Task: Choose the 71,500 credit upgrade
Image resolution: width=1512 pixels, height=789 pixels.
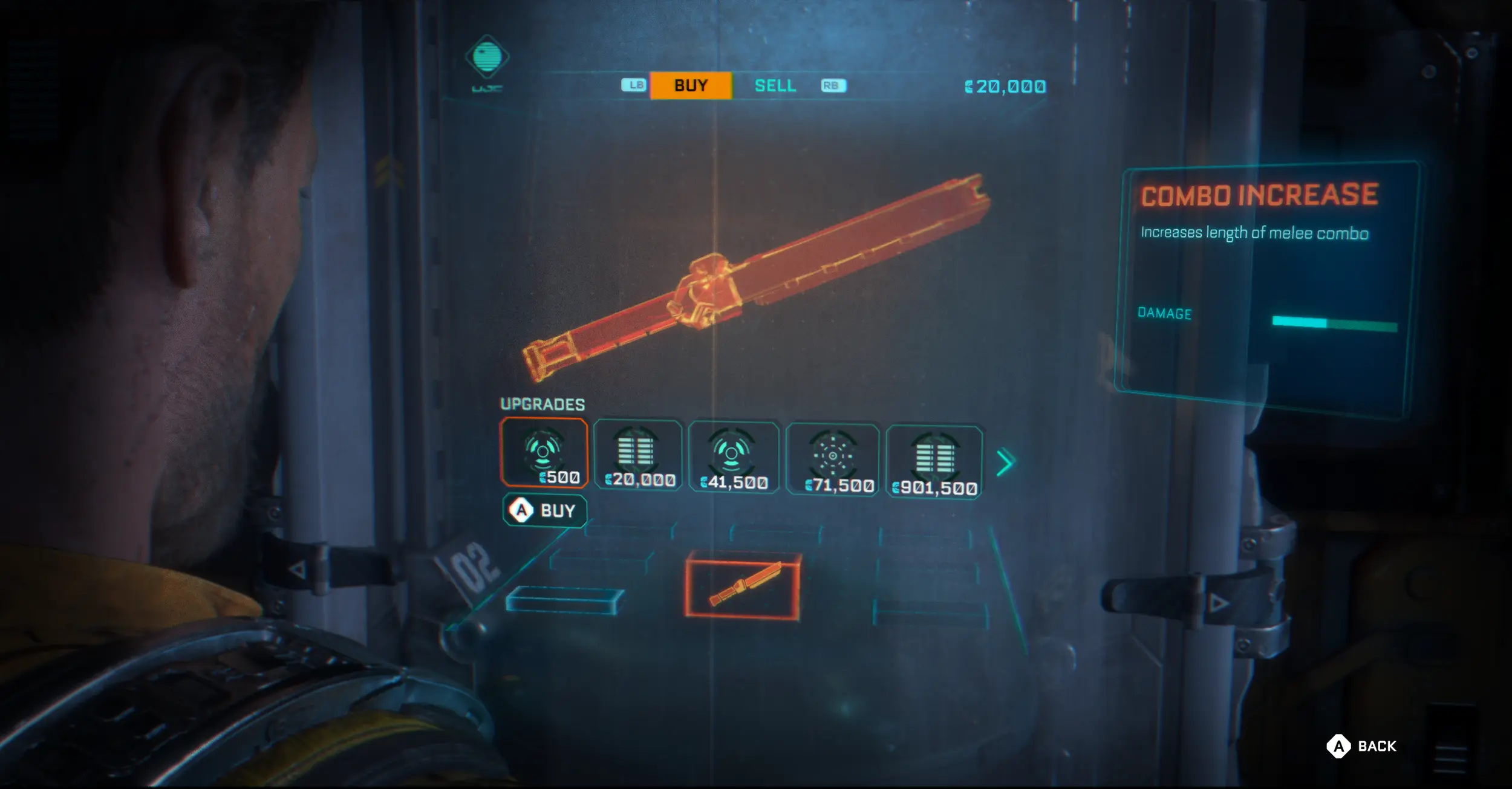Action: 832,460
